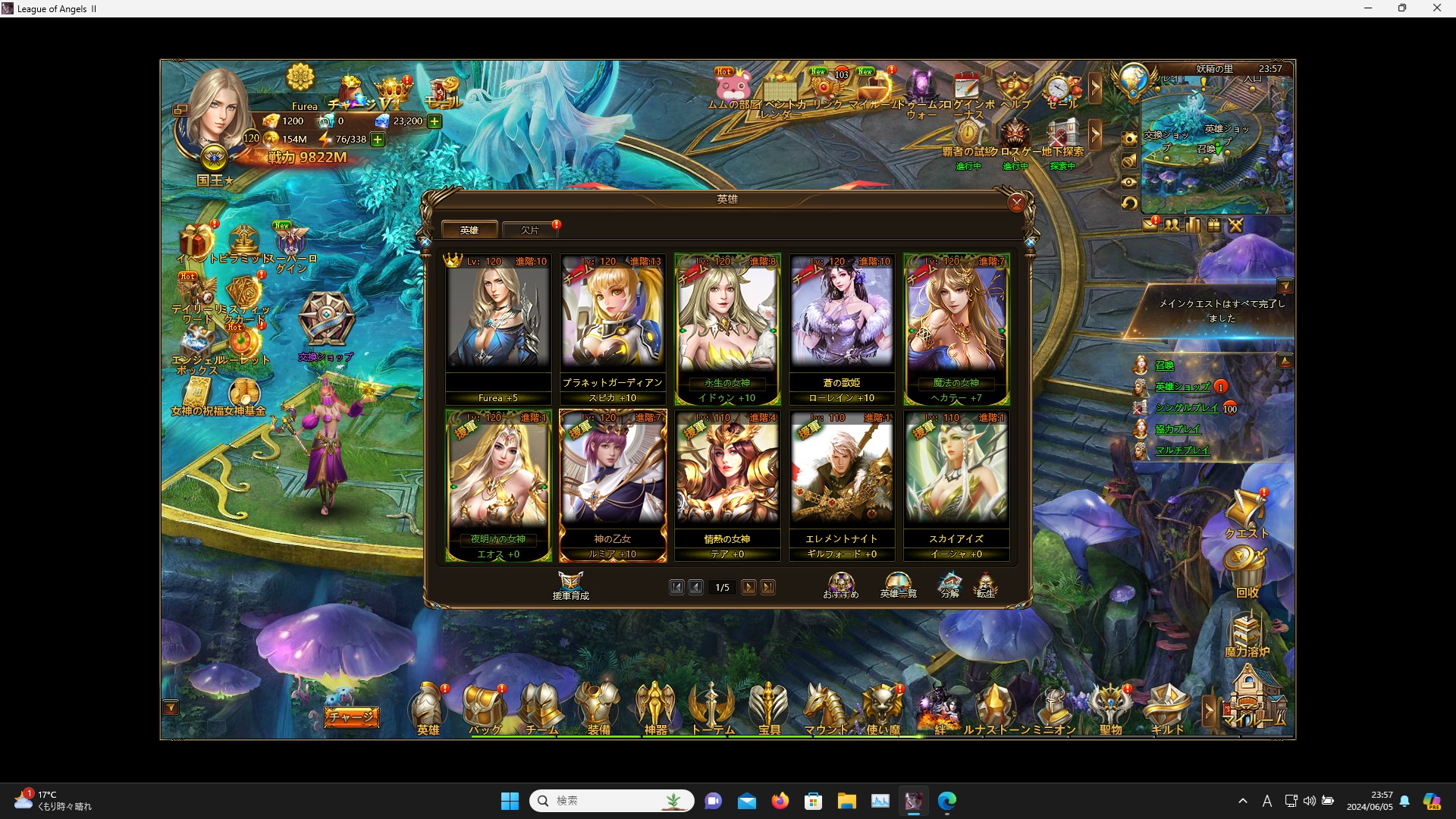This screenshot has height=819, width=1456.
Task: Switch to the 欠片 tab
Action: coord(530,230)
